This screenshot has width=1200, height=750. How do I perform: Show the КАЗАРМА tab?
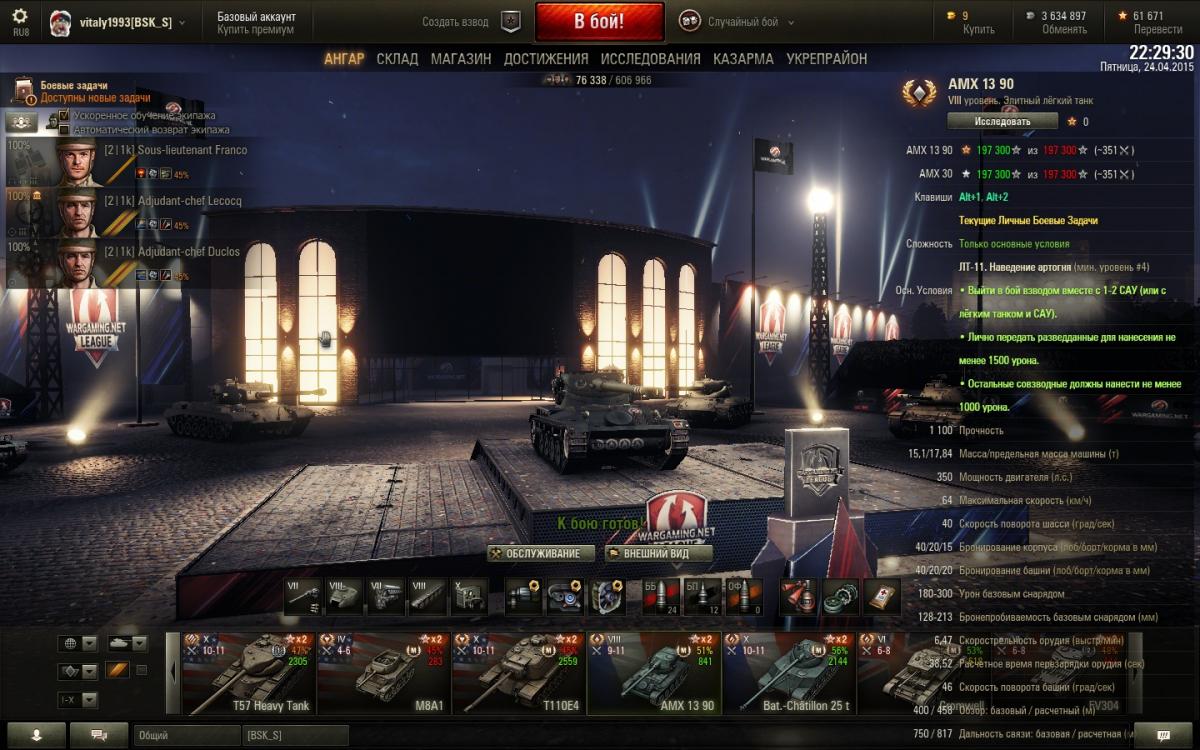point(743,59)
